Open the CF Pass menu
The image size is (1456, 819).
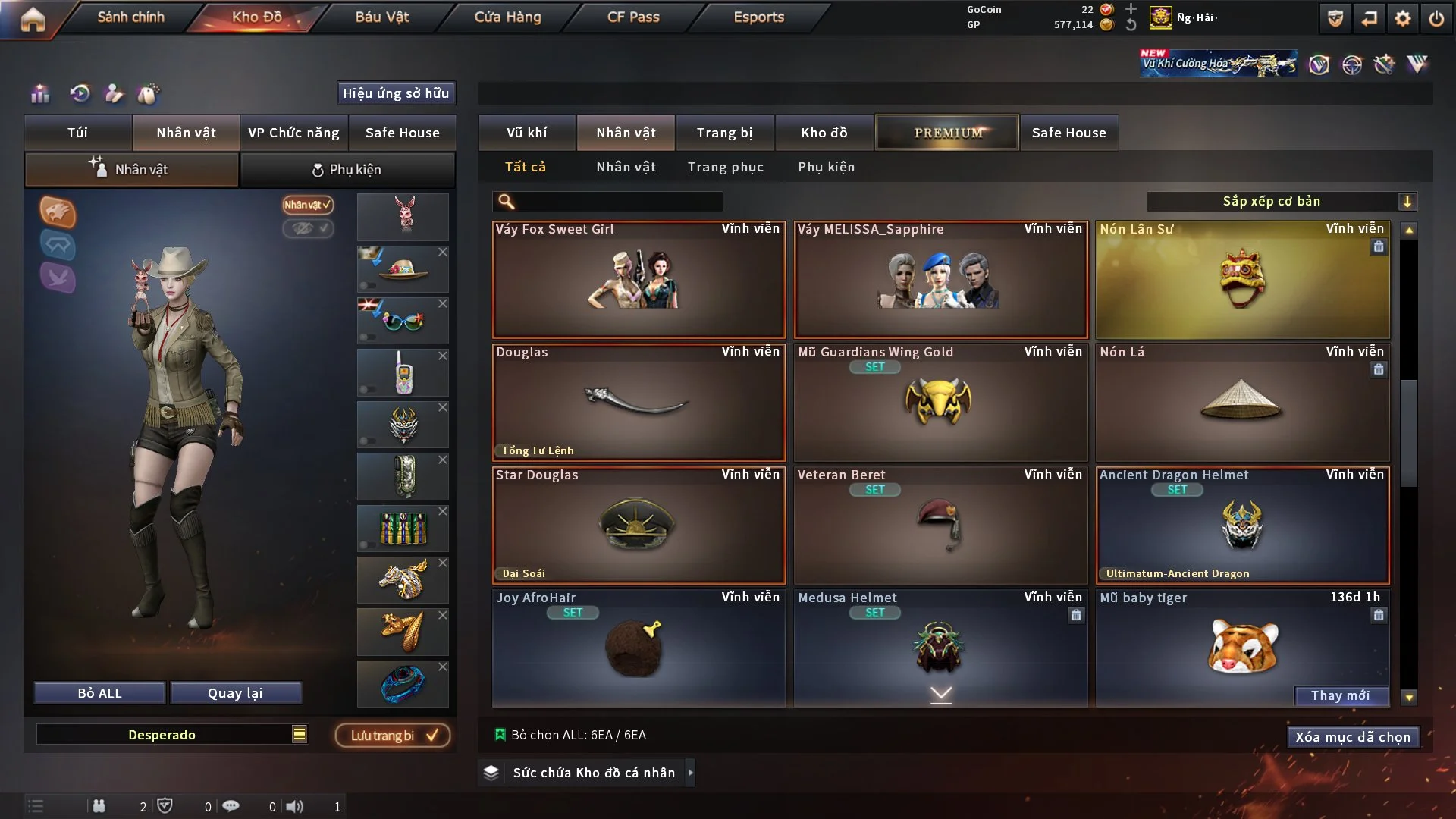pyautogui.click(x=633, y=17)
